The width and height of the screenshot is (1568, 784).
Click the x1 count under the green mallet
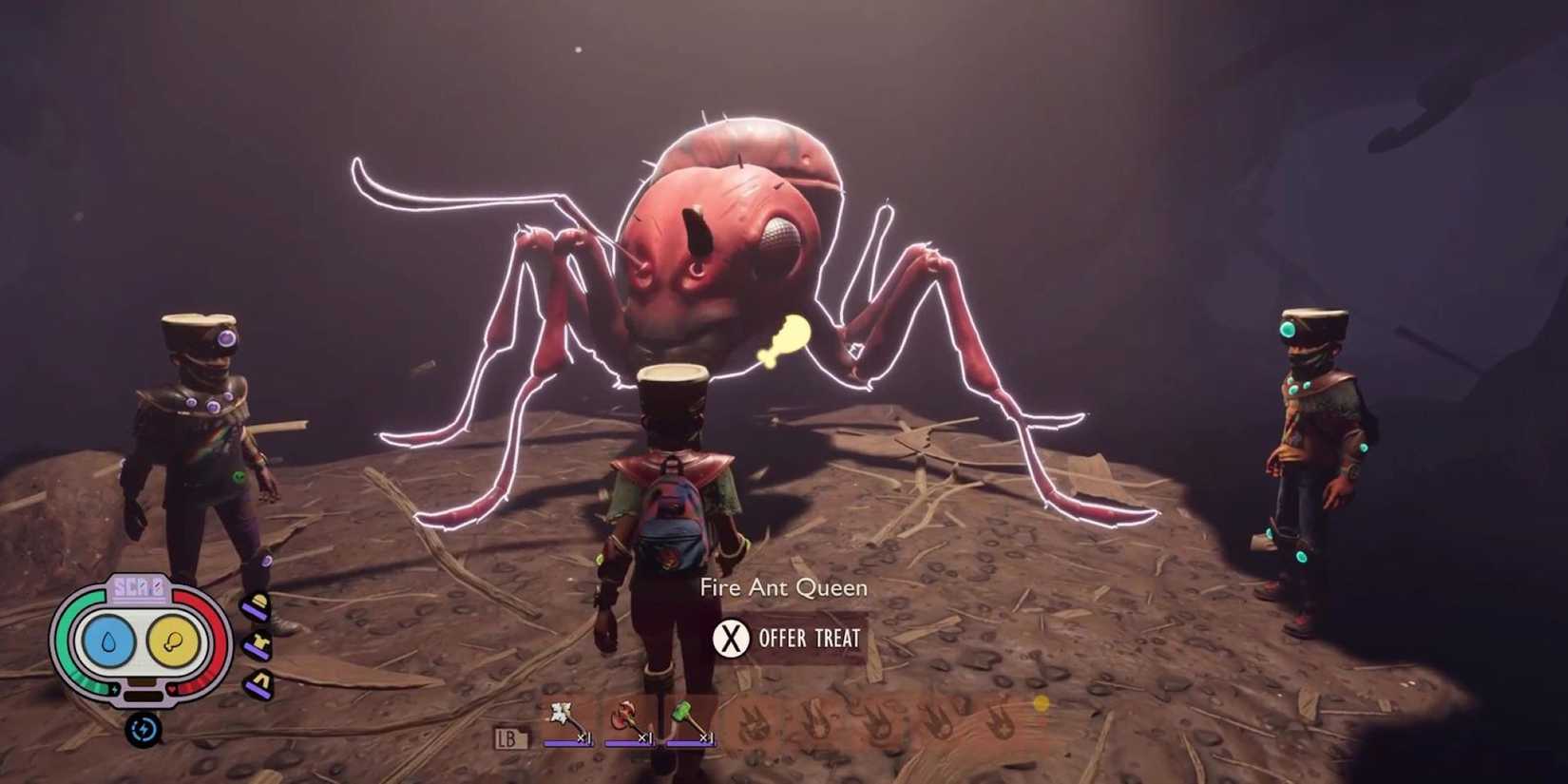click(707, 739)
